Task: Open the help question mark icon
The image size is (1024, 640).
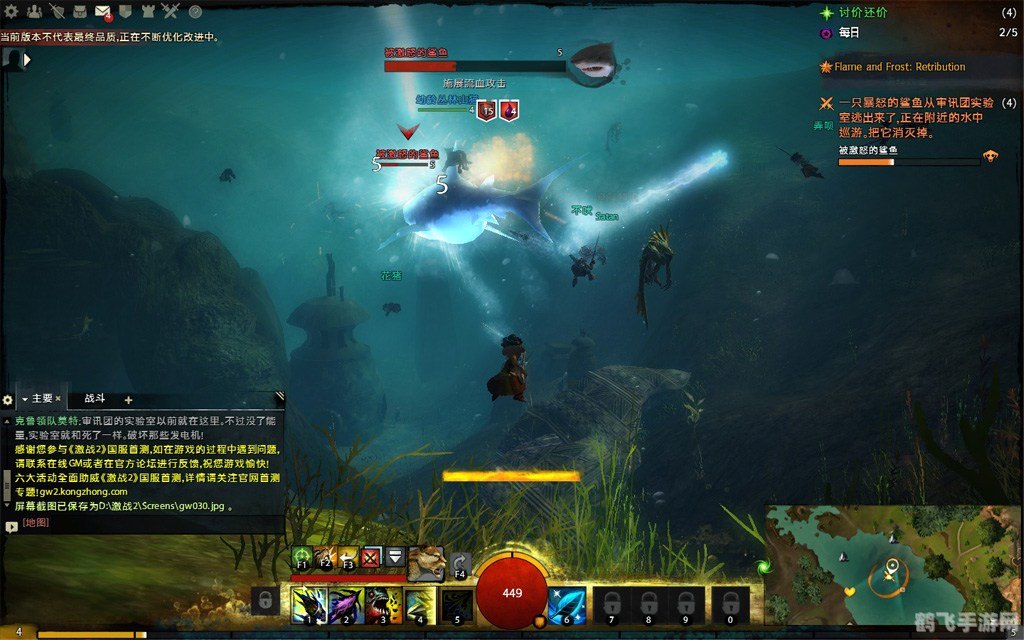Action: pyautogui.click(x=195, y=12)
